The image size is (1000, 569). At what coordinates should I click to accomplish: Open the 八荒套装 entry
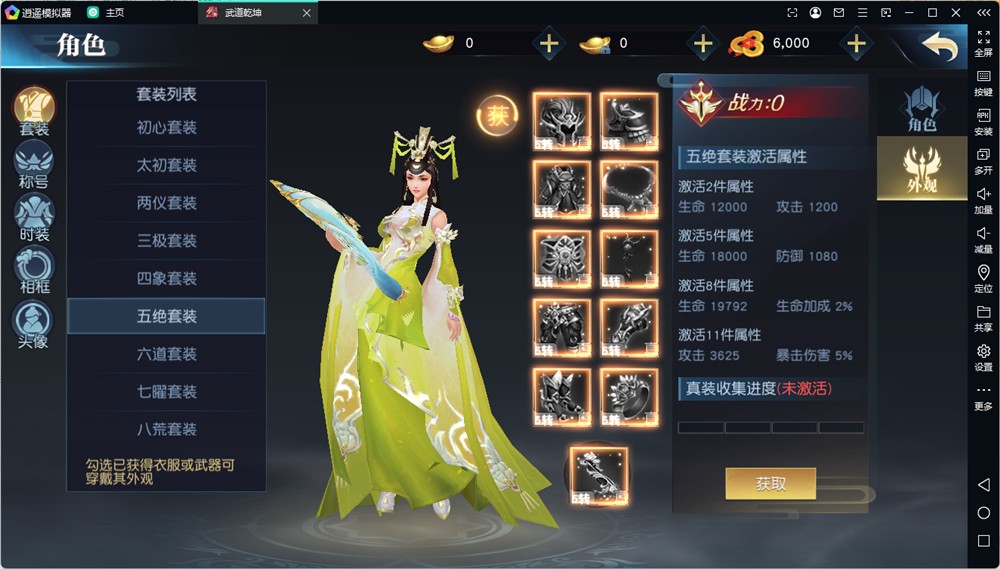(166, 429)
